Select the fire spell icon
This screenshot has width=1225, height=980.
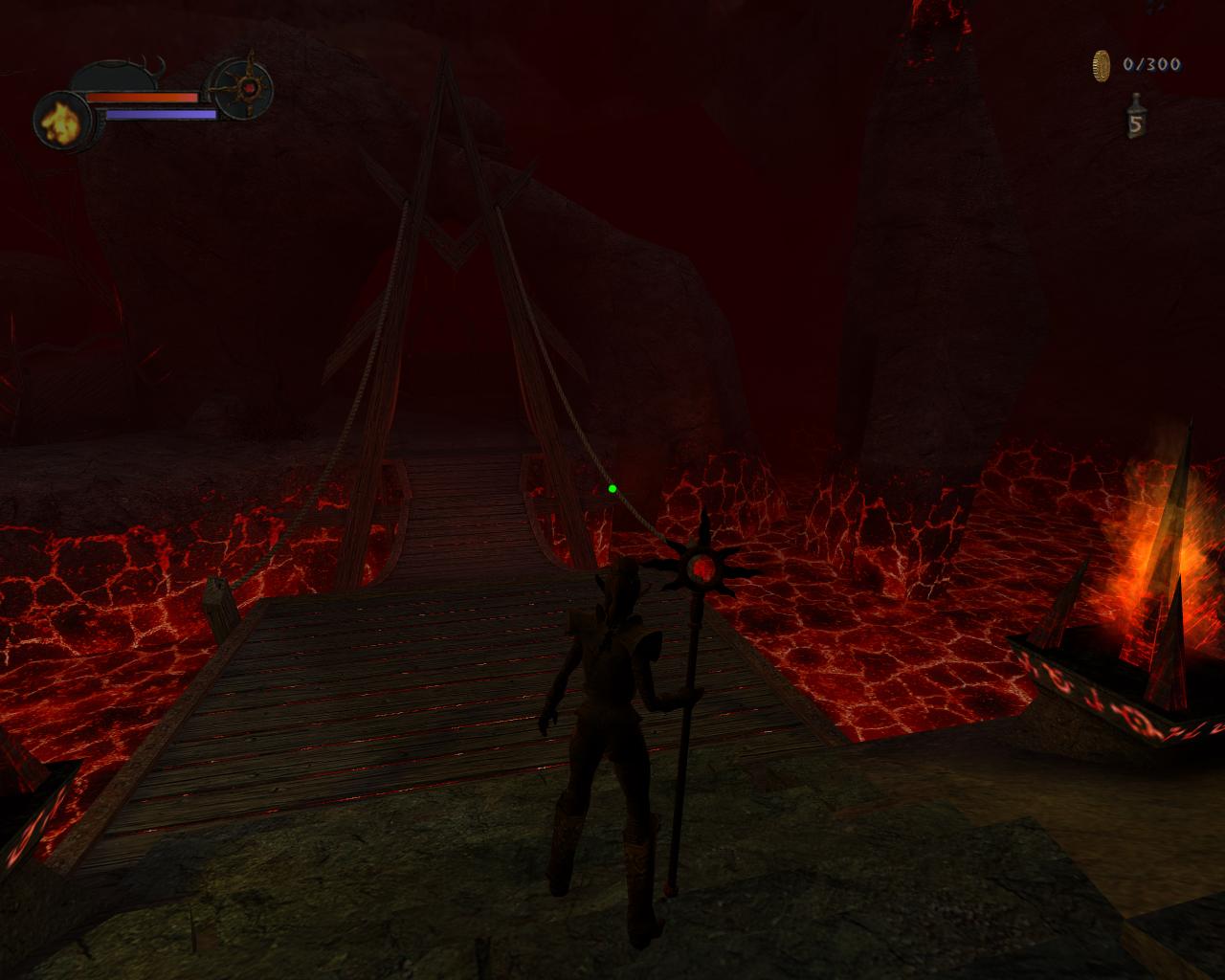click(x=62, y=122)
